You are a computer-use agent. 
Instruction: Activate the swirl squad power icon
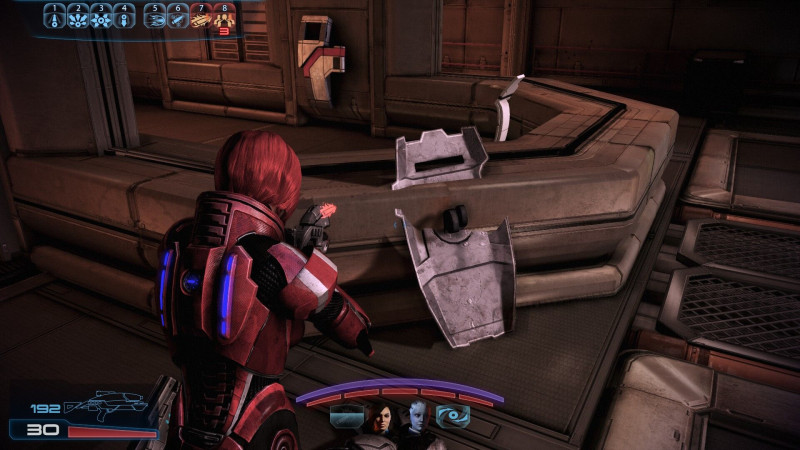point(452,416)
